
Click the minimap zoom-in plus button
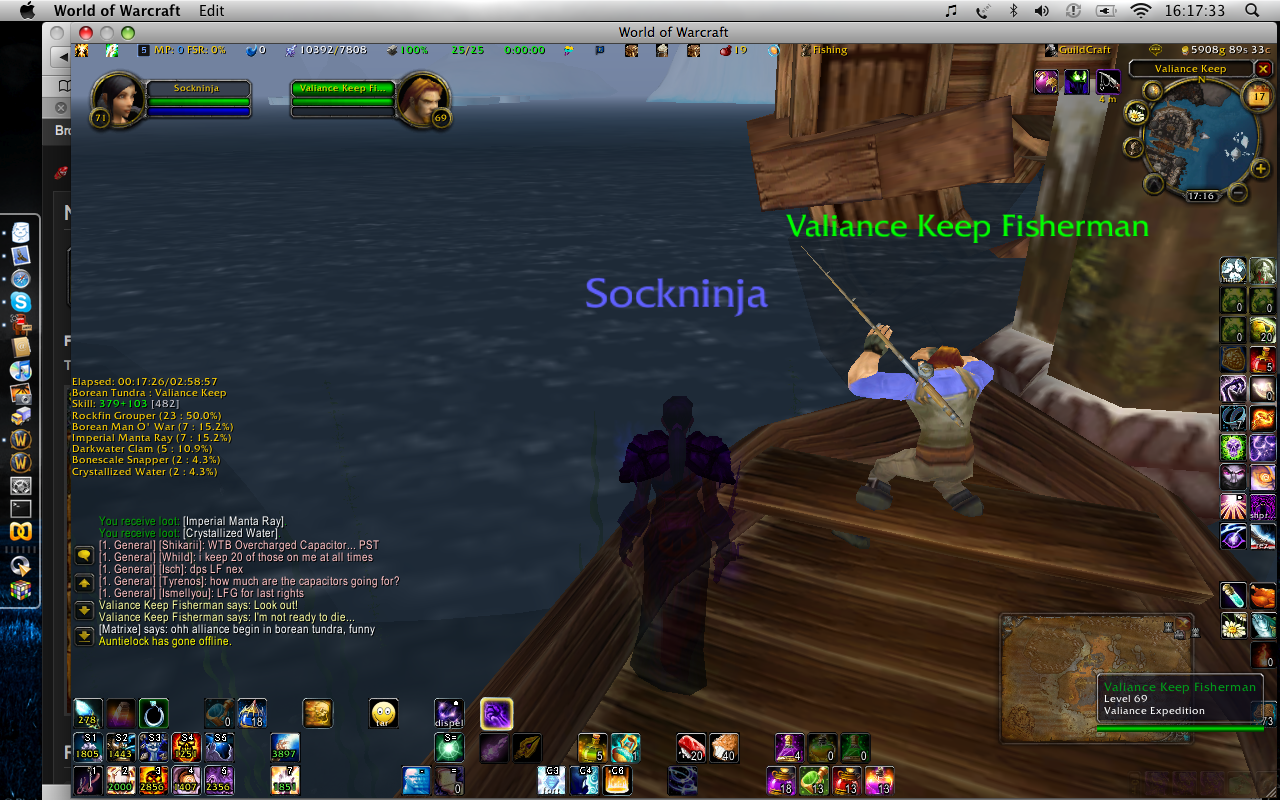click(x=1259, y=168)
